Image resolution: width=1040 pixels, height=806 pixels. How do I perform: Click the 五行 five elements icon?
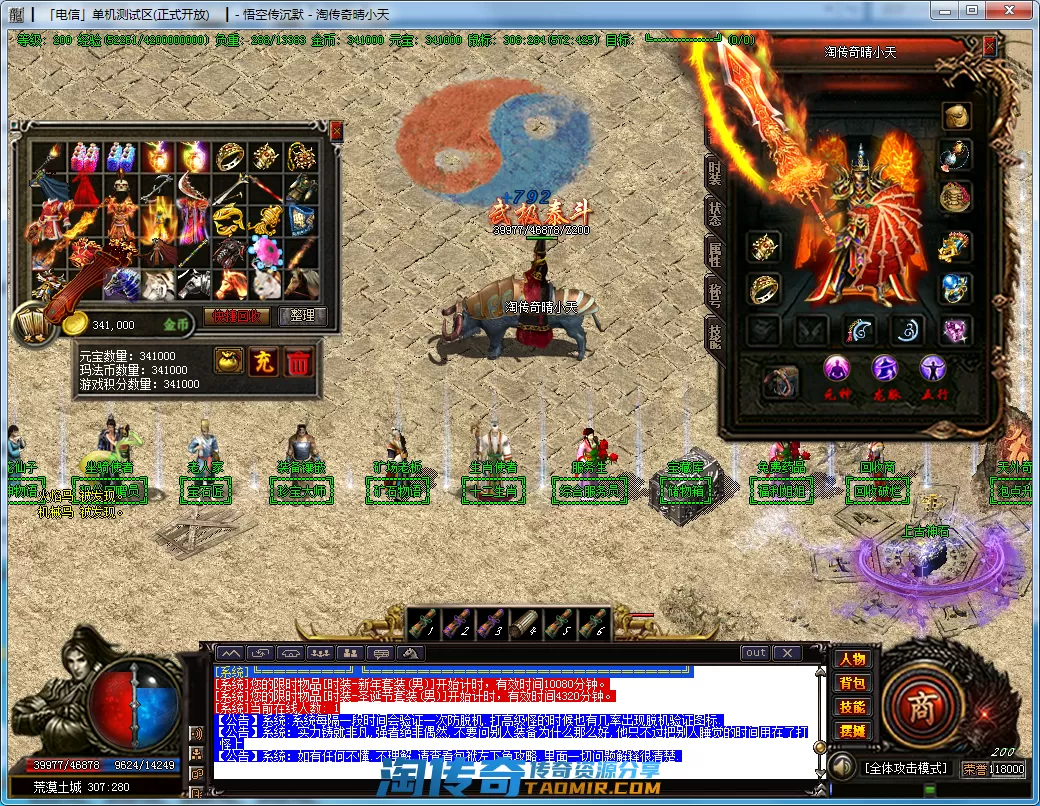click(x=934, y=369)
